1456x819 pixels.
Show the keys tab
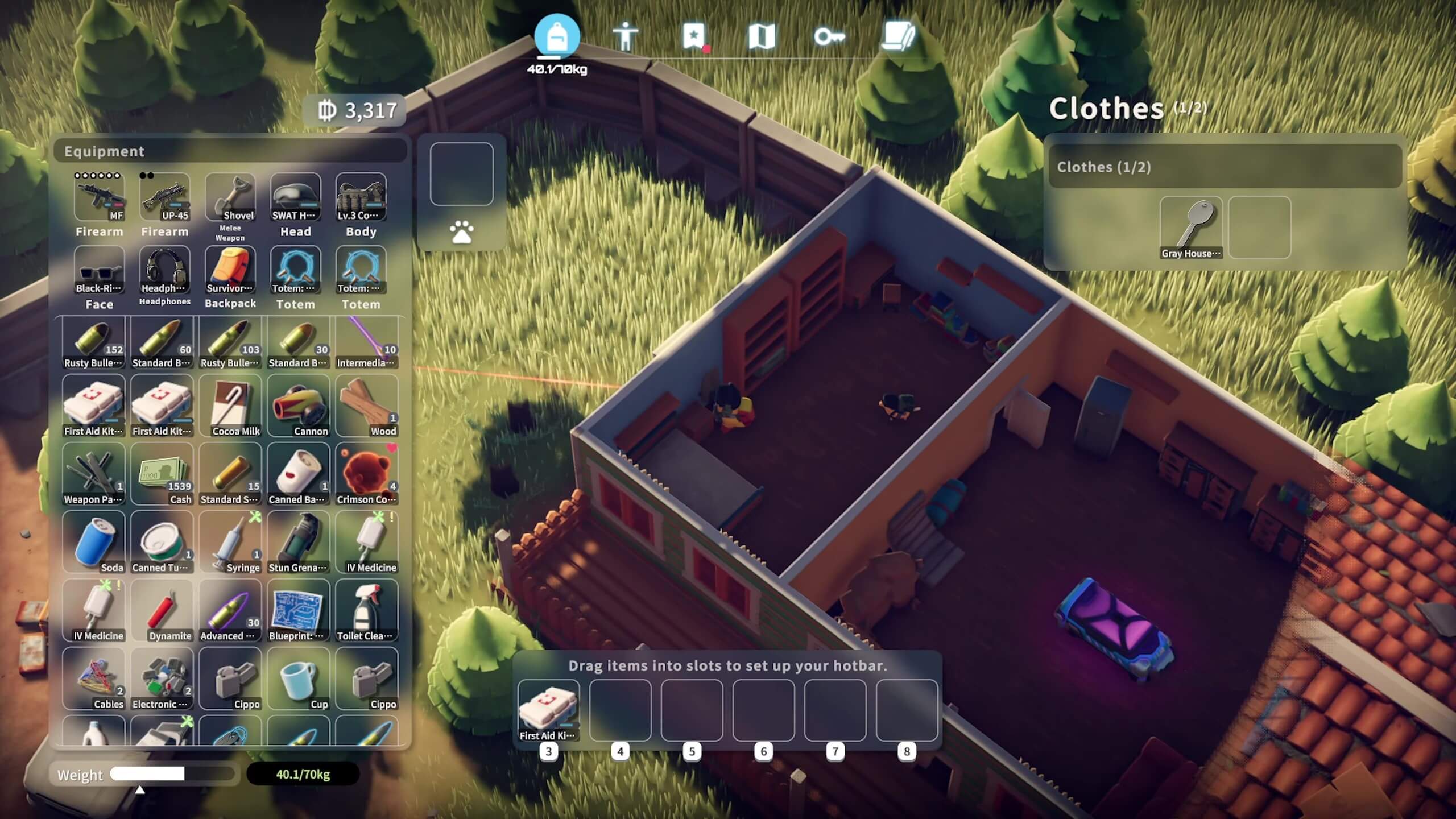(x=829, y=37)
